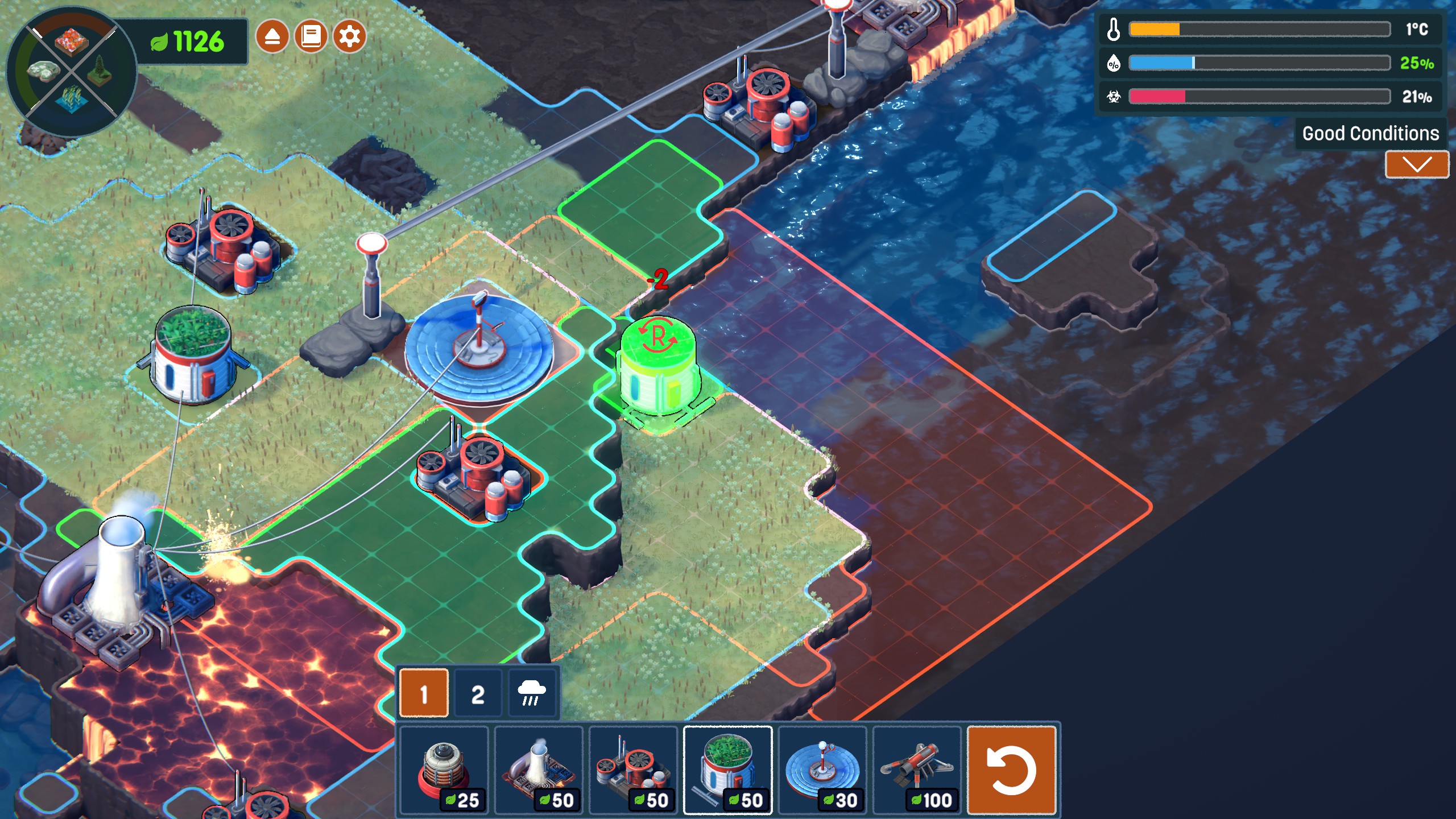This screenshot has width=1456, height=819.
Task: Select the 100-cost pump building
Action: pos(916,770)
